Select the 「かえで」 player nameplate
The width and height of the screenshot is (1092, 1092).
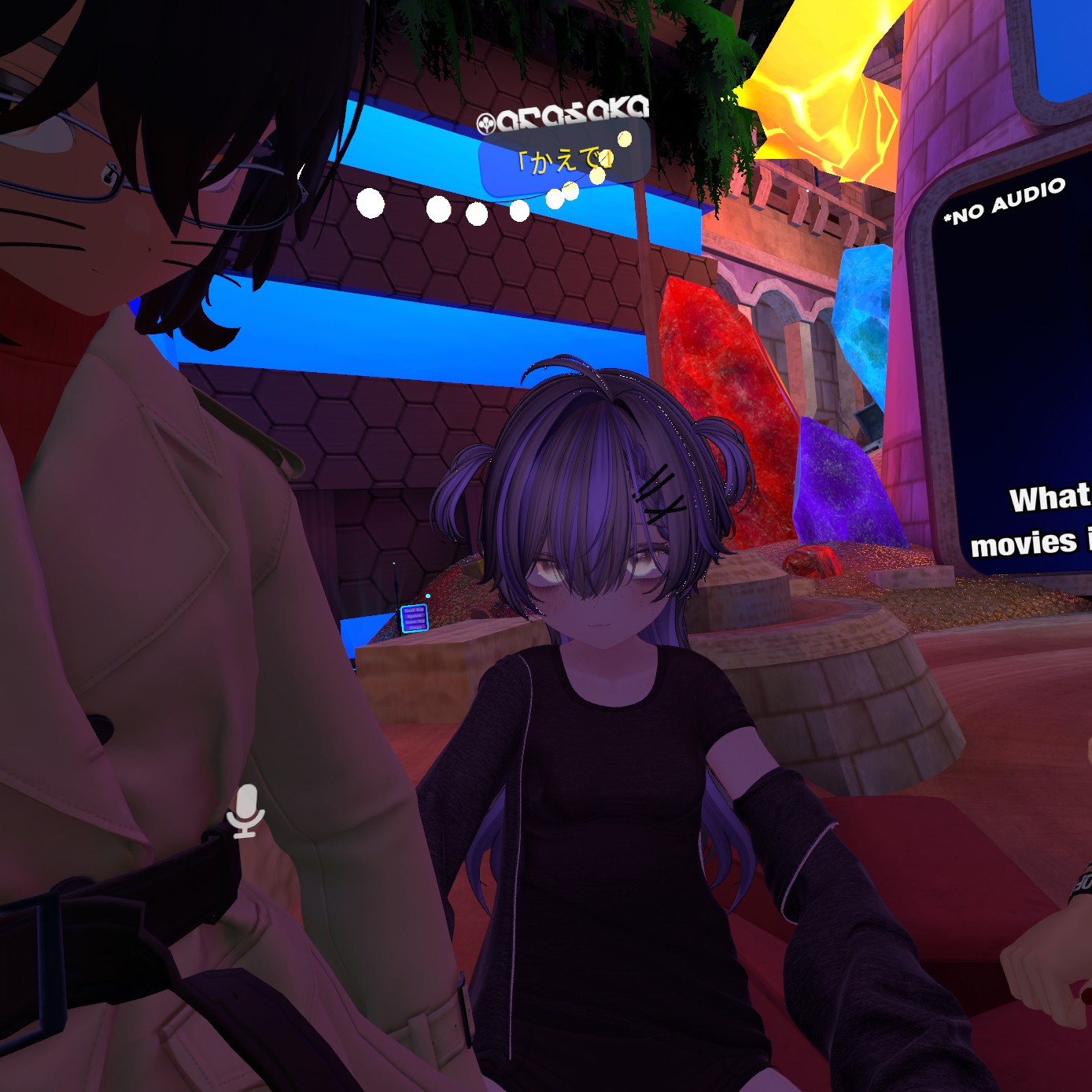563,161
